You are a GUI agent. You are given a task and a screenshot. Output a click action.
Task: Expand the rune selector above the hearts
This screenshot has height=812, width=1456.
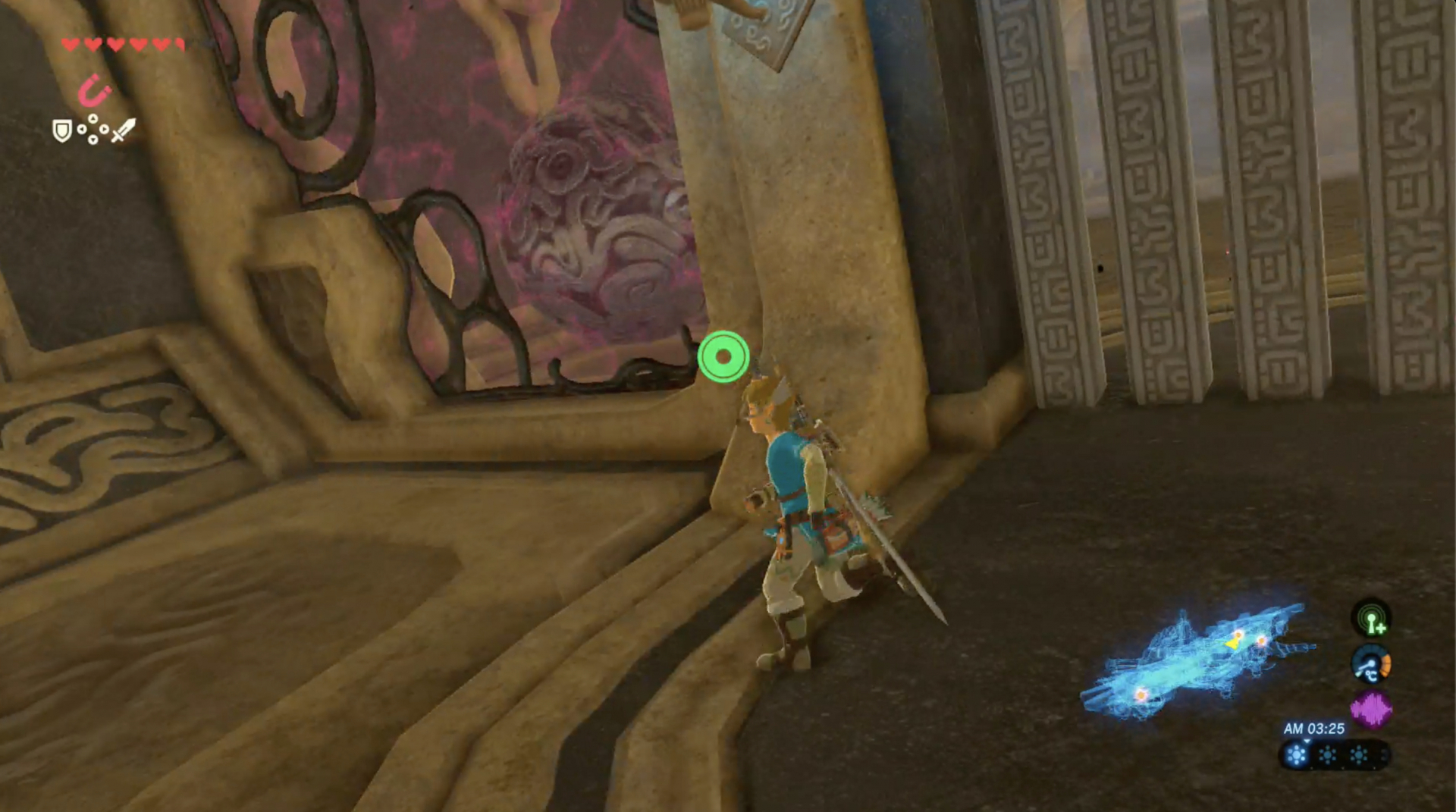tap(93, 92)
